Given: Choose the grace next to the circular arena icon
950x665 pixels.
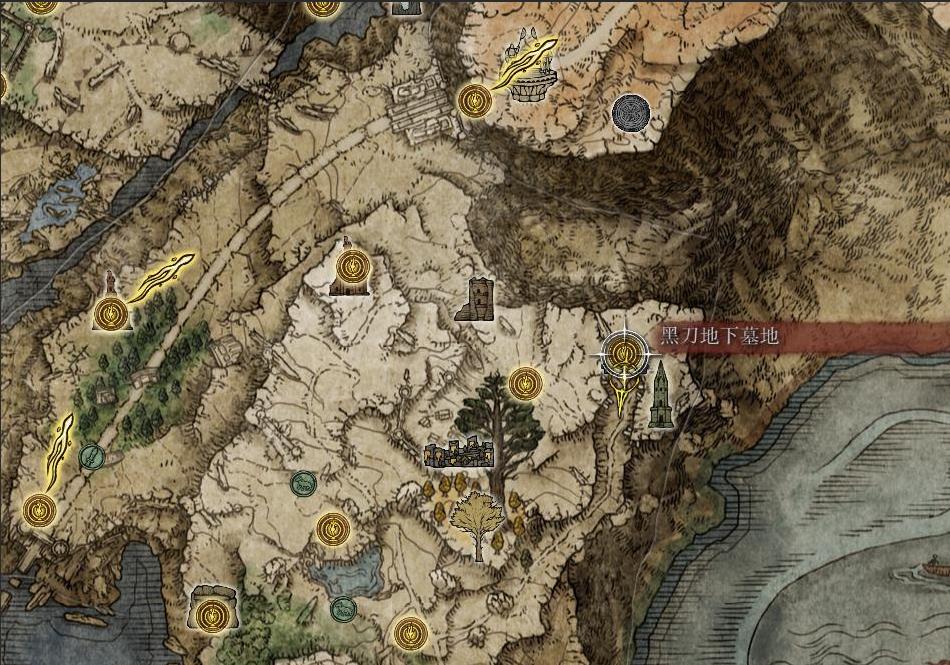Looking at the screenshot, I should [474, 100].
